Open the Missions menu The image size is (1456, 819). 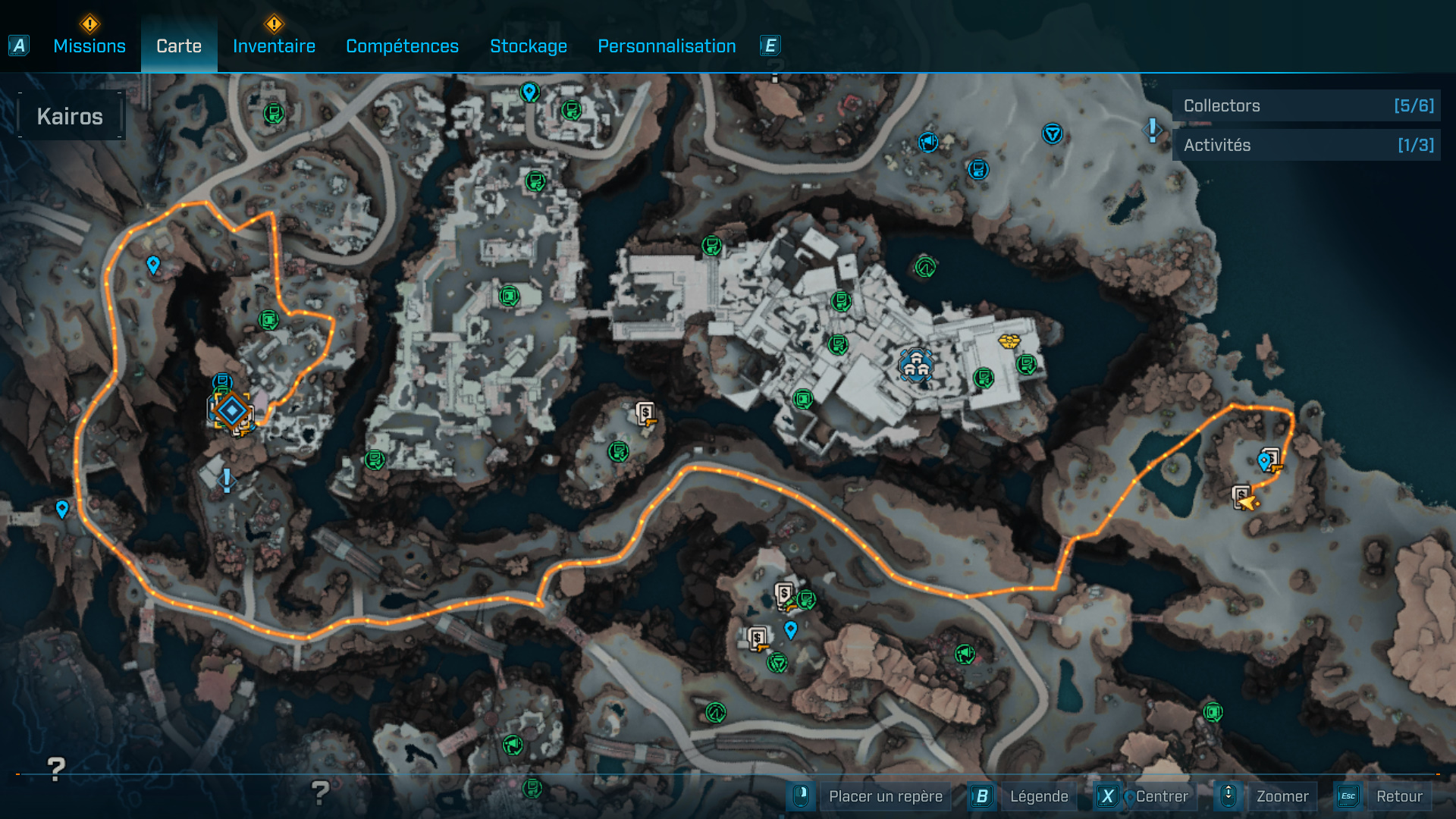tap(89, 45)
